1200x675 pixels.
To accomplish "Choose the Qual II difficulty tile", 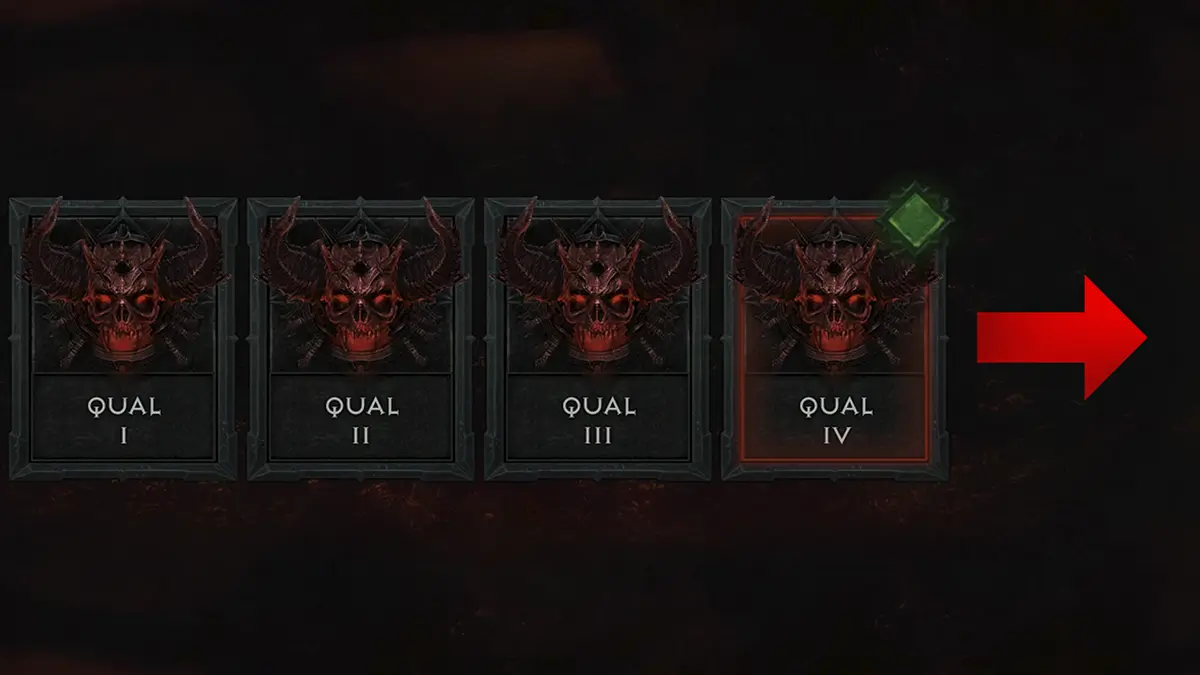I will coord(361,338).
